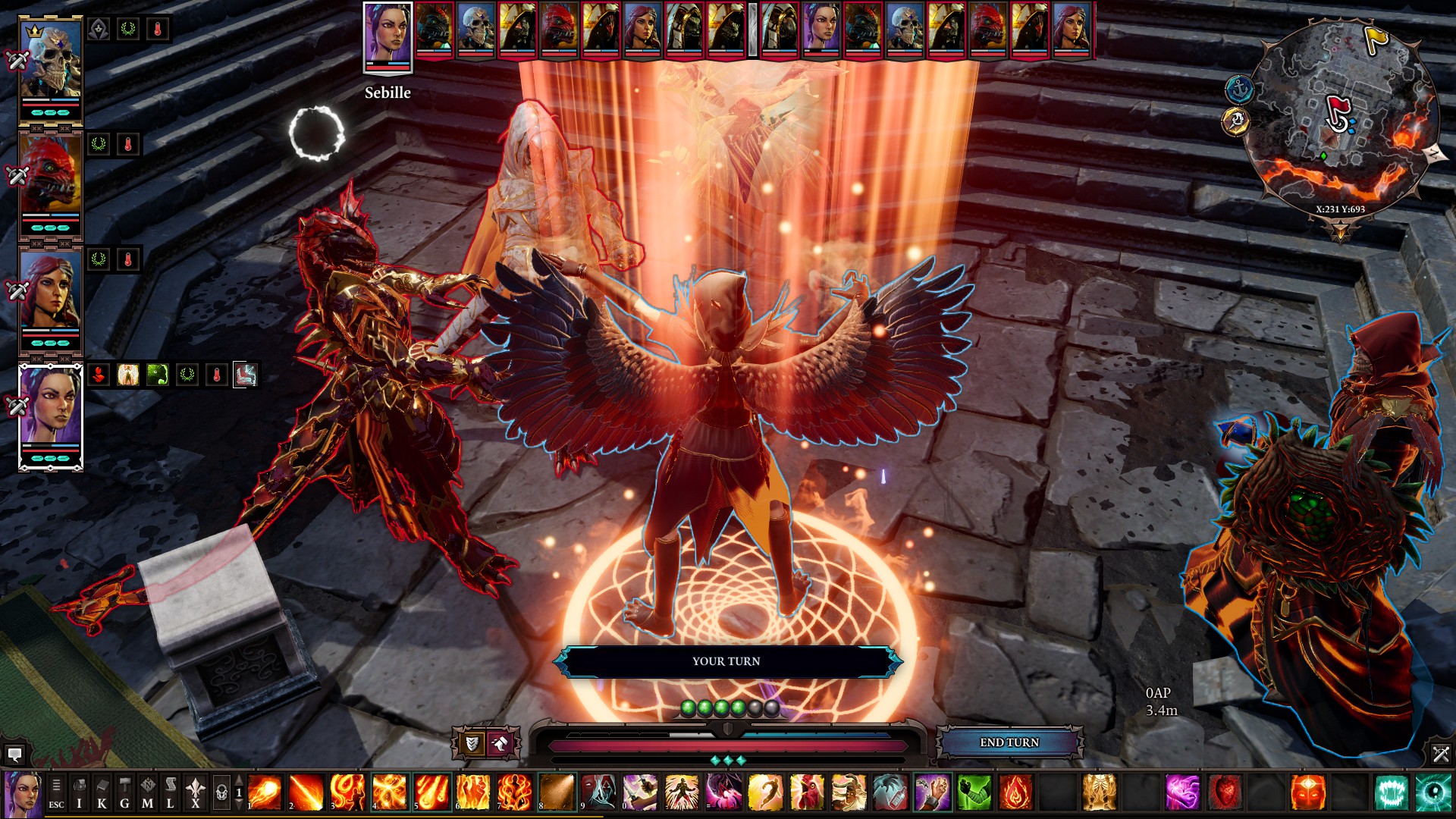The height and width of the screenshot is (819, 1456).
Task: Open the inventory bag (I)
Action: click(79, 794)
